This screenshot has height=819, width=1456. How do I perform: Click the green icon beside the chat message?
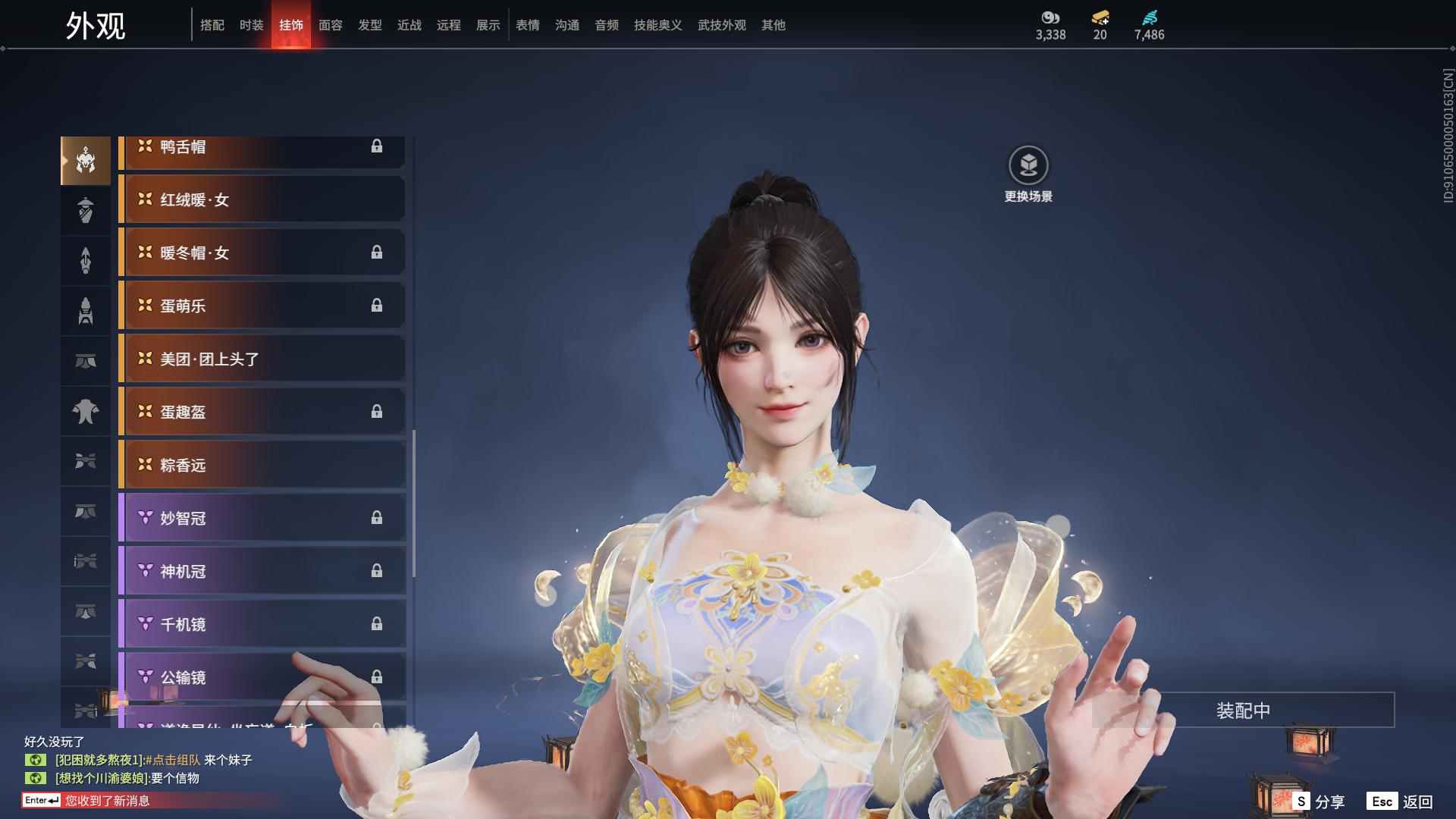(x=36, y=761)
